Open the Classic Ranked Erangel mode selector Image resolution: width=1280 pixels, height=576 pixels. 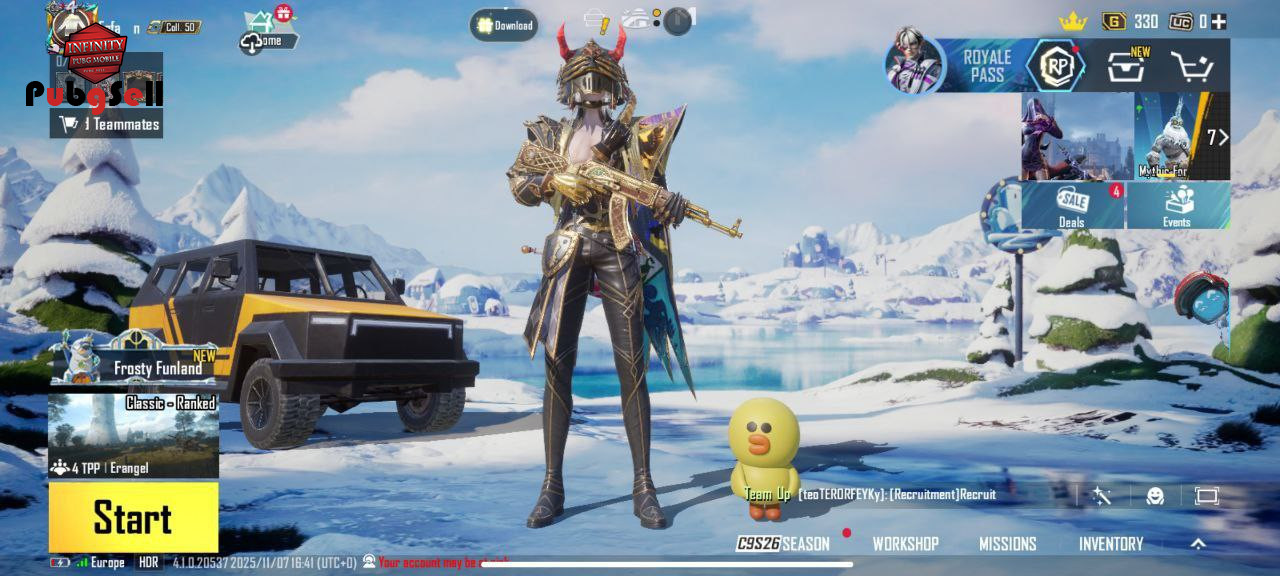133,436
